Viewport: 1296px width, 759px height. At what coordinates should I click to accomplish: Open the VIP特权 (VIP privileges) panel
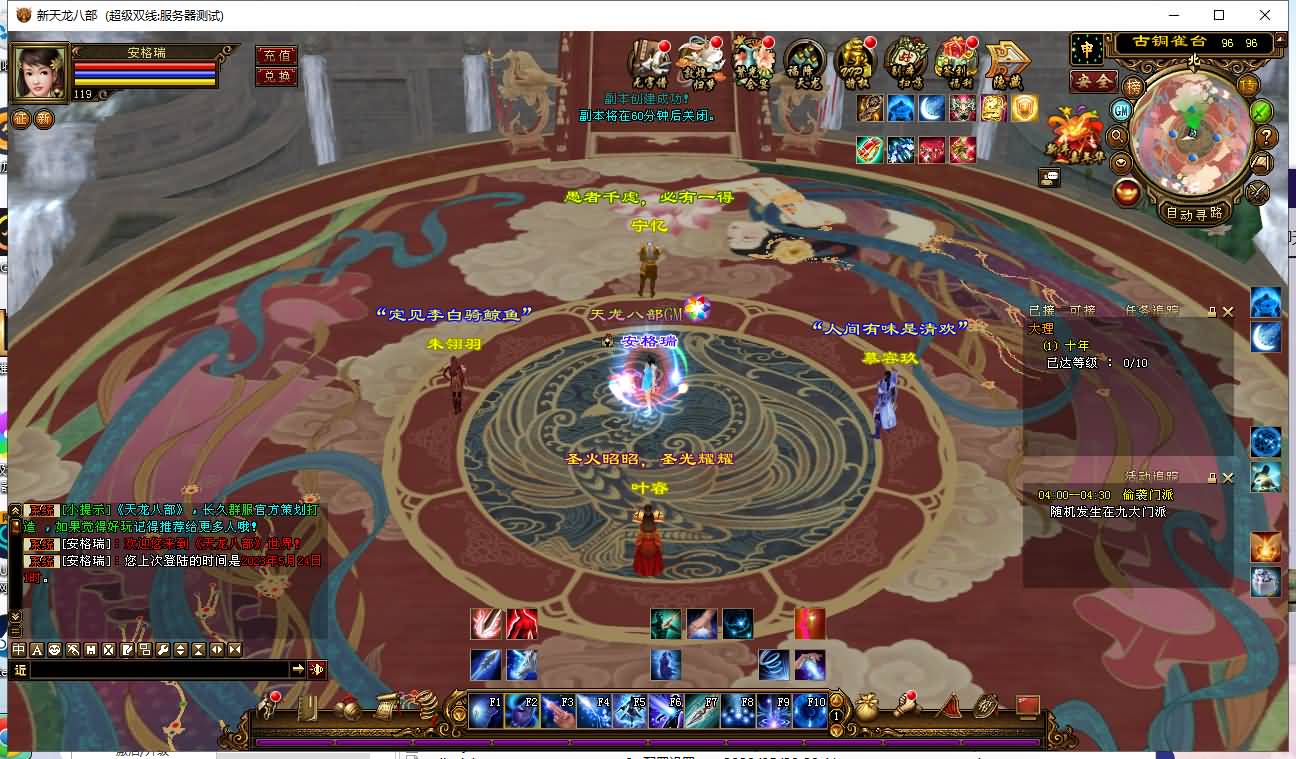point(854,62)
